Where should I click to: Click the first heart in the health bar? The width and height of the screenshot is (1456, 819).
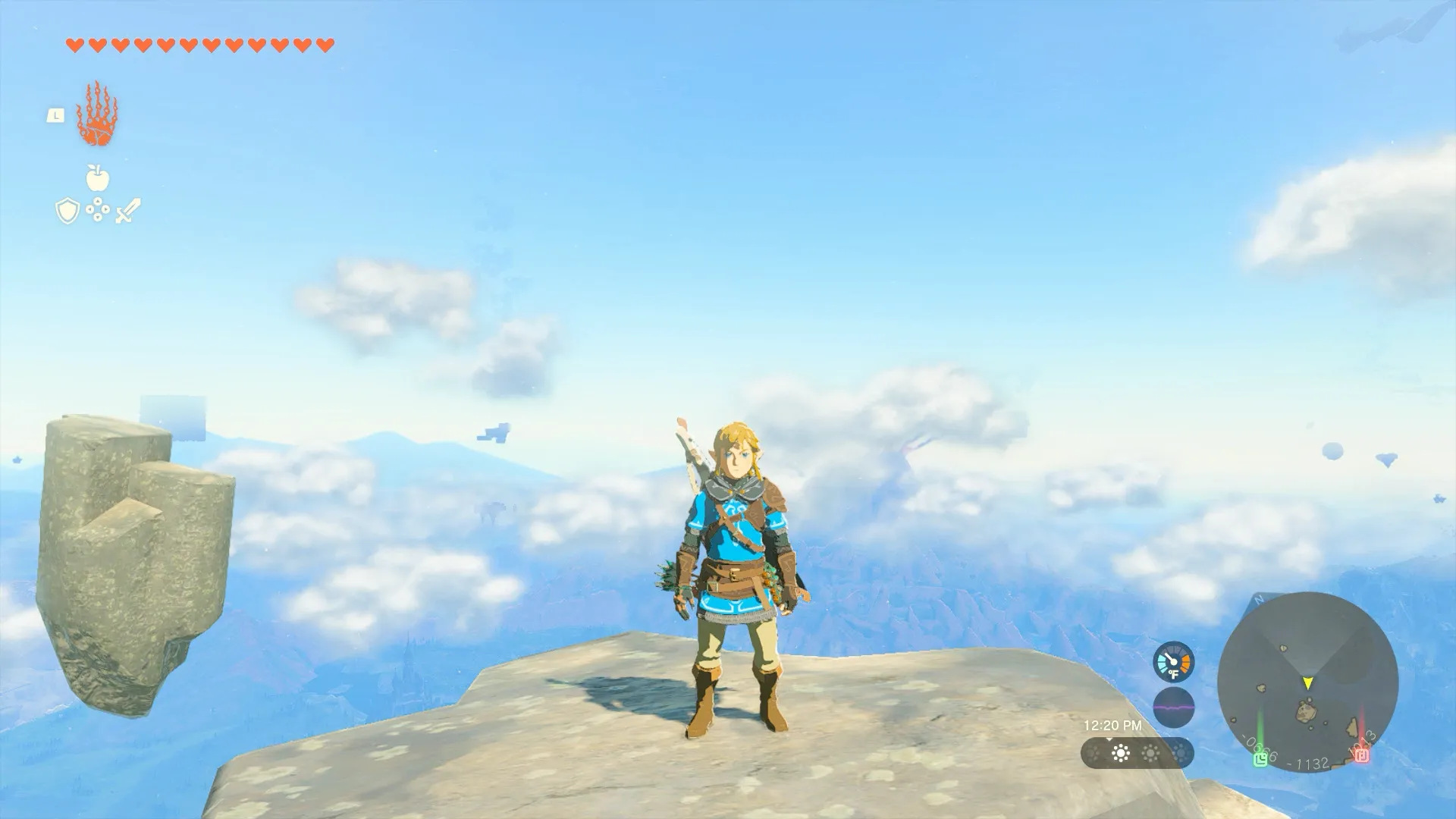coord(76,45)
